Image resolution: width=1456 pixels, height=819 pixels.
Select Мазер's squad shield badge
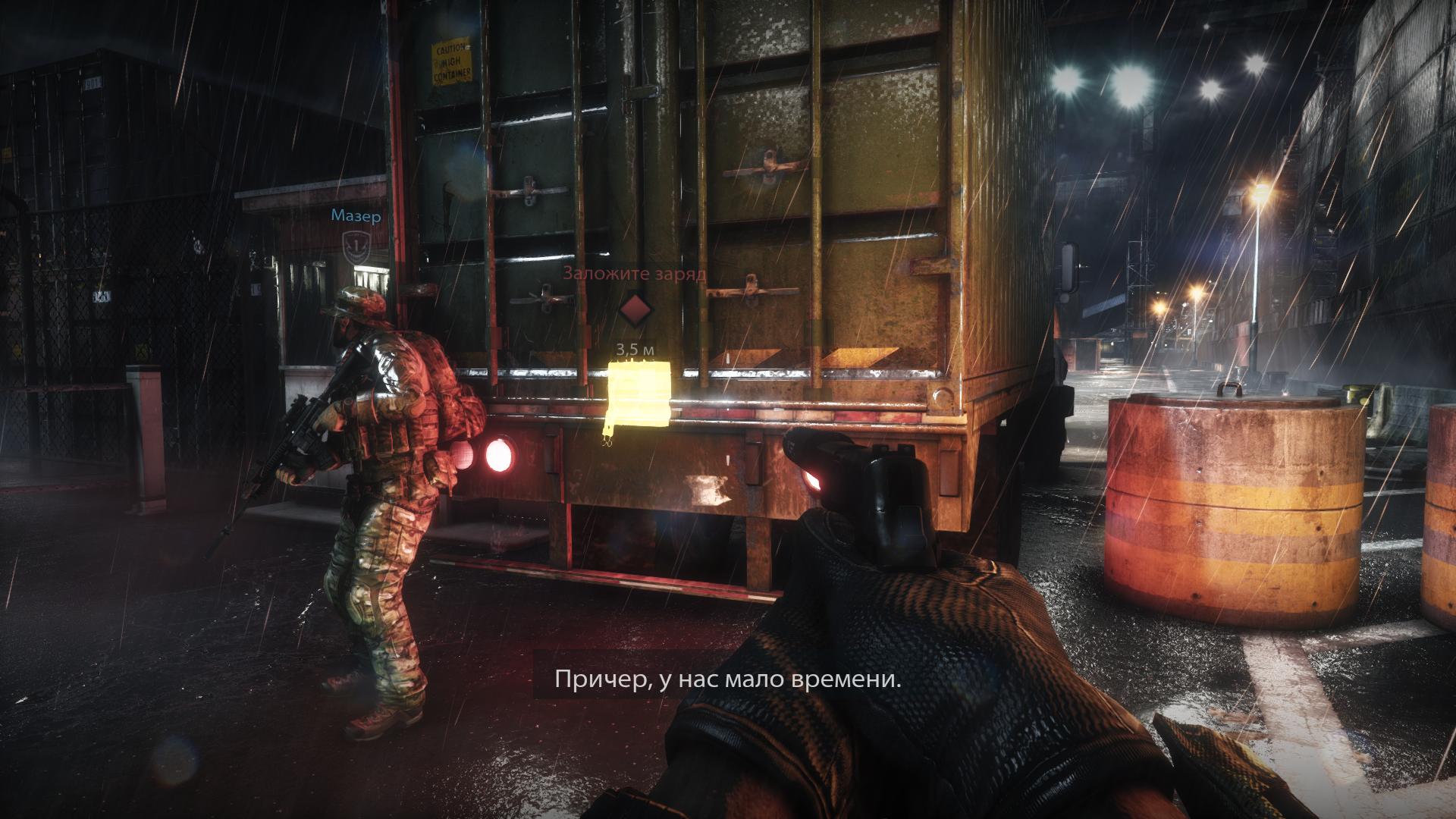pos(355,246)
